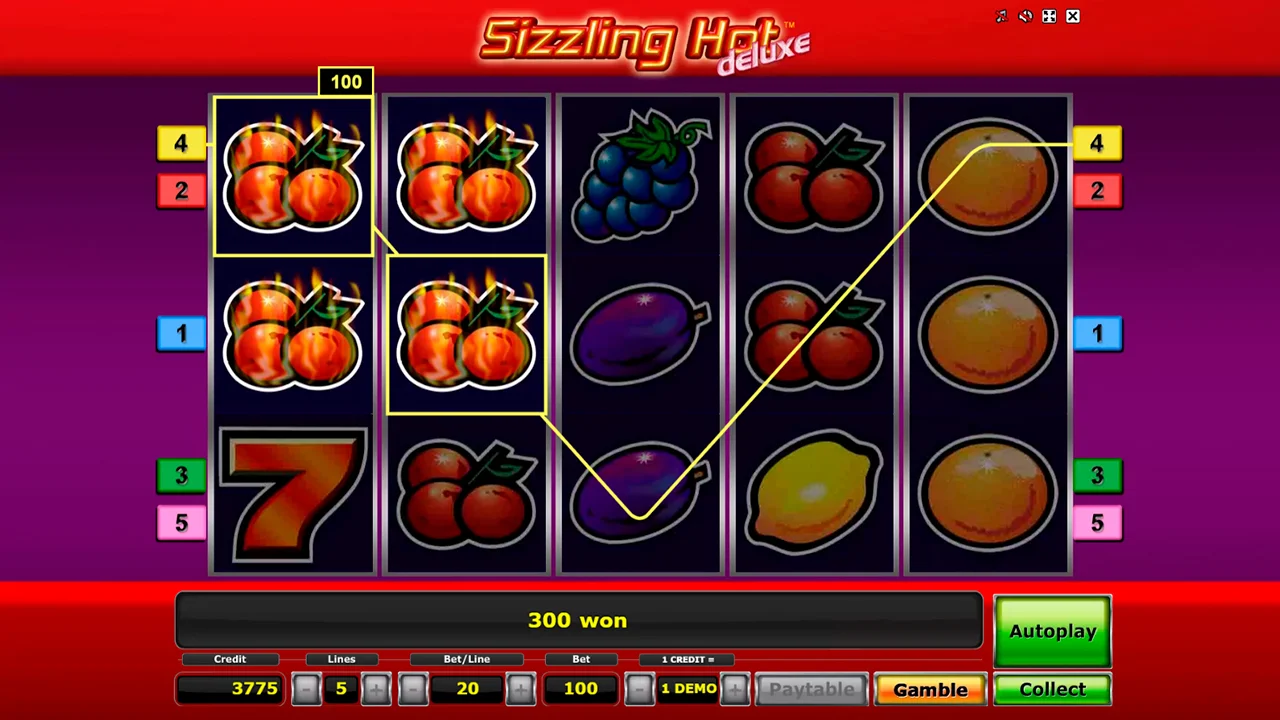Increase Lines using the plus stepper
Screen dimensions: 1280x720
(376, 688)
